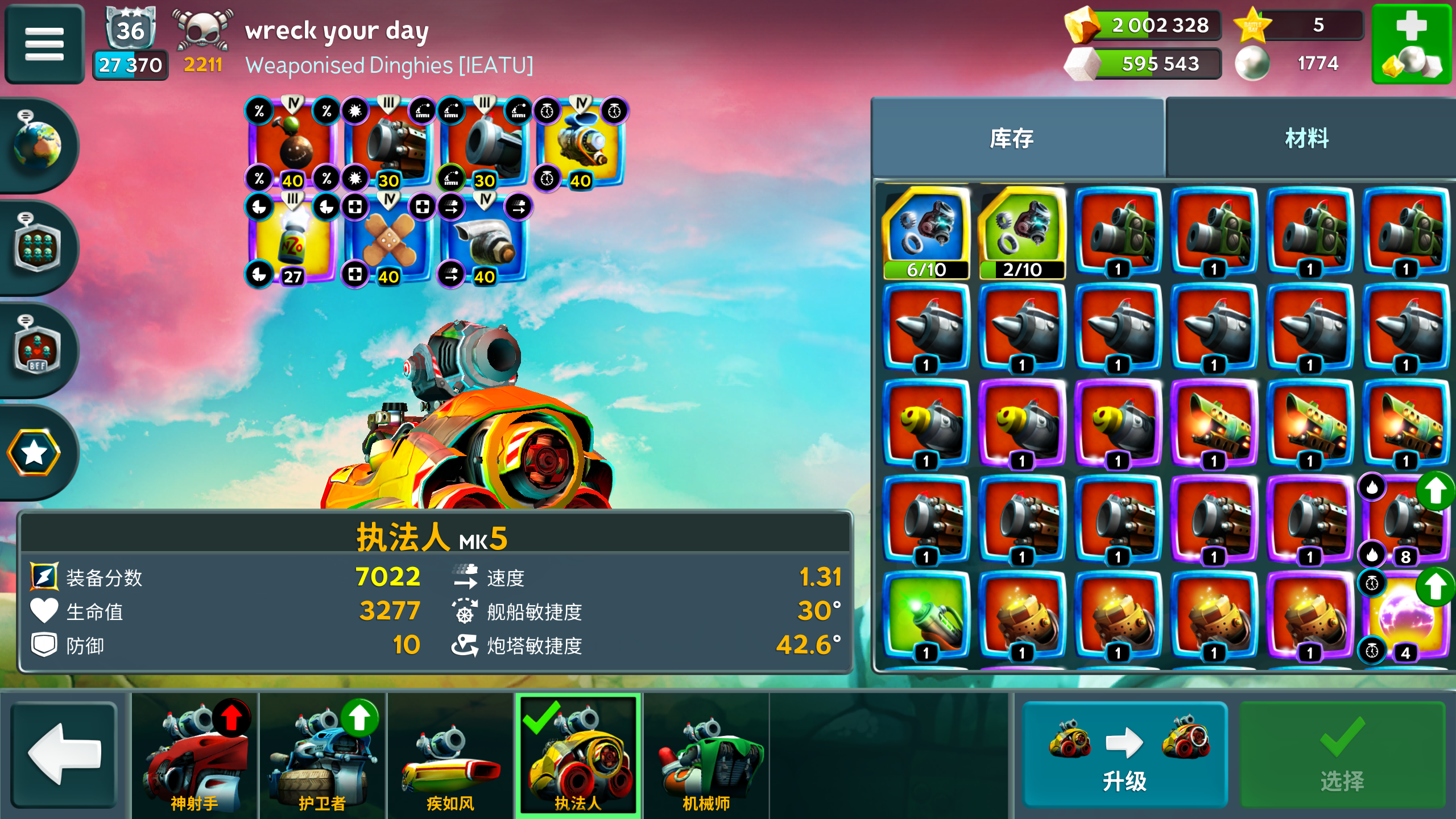Viewport: 1456px width, 819px height.
Task: Tap the green plus add-currency button
Action: tap(1410, 44)
